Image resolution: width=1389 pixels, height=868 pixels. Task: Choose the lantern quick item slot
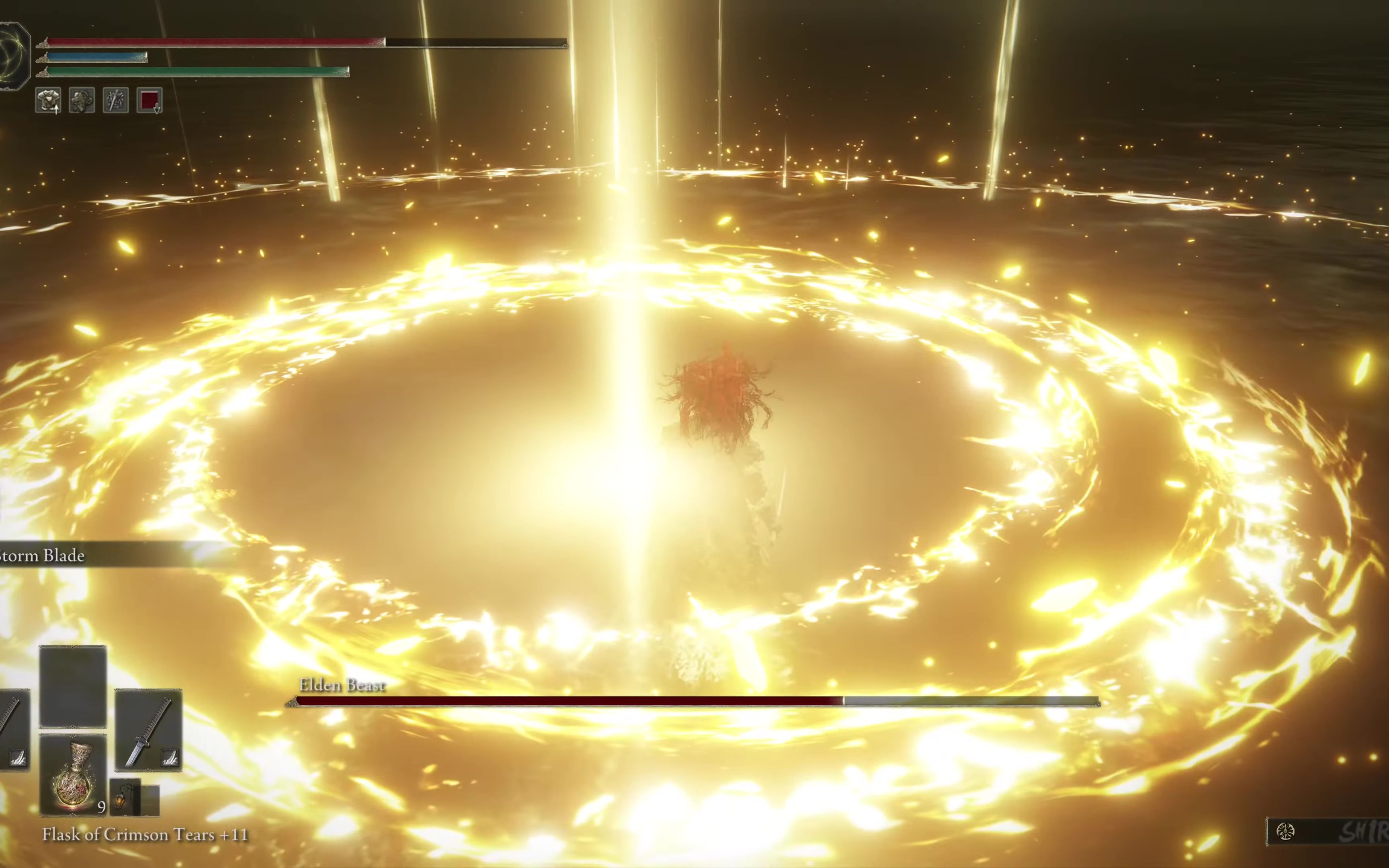pos(125,798)
